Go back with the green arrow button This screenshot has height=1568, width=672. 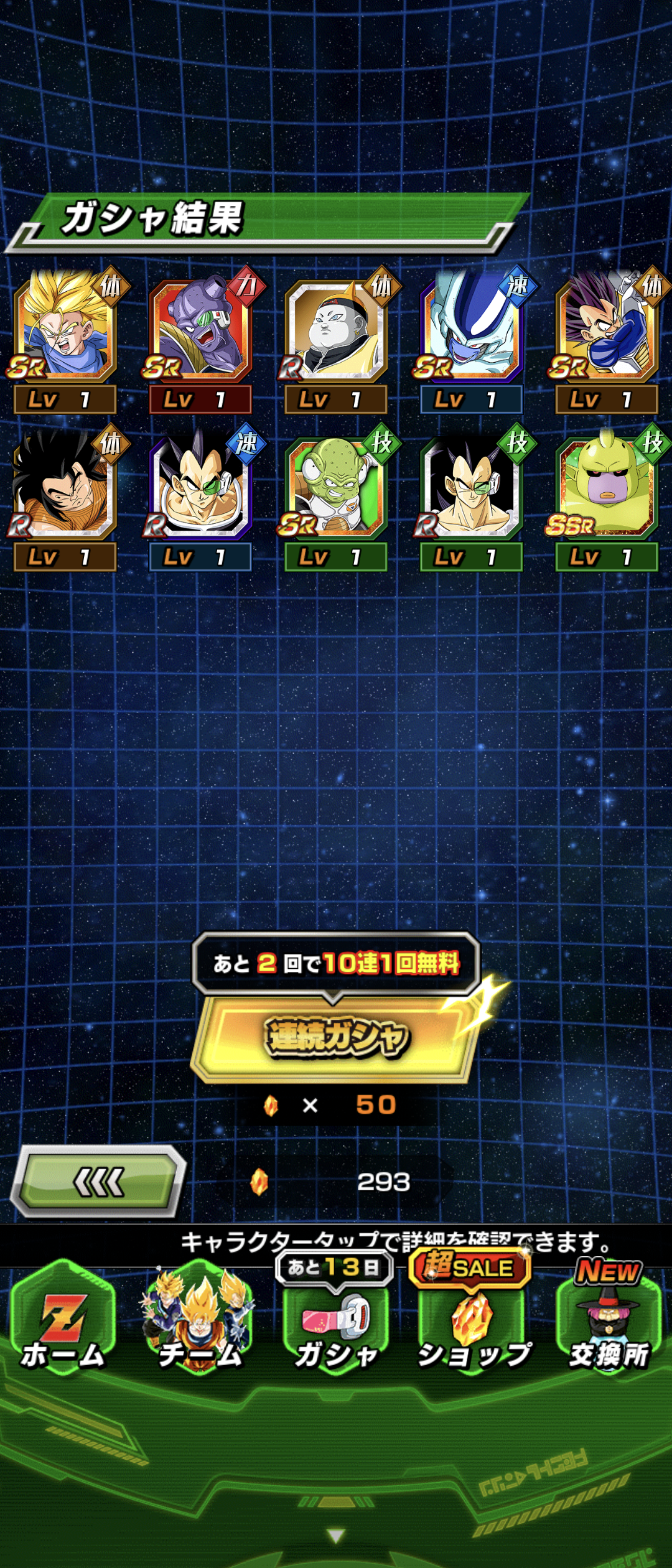(98, 1181)
